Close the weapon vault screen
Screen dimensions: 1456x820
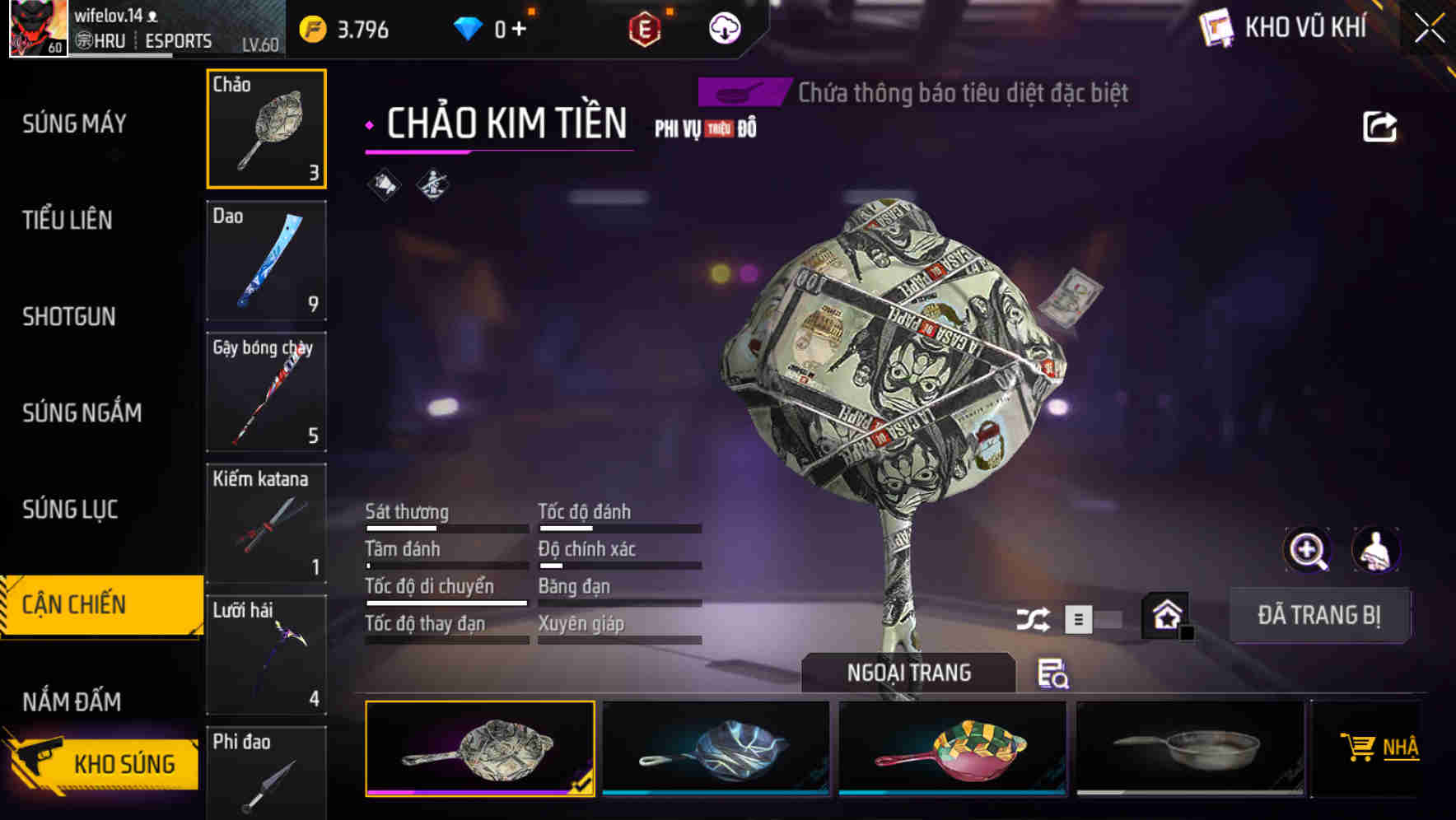click(x=1430, y=28)
